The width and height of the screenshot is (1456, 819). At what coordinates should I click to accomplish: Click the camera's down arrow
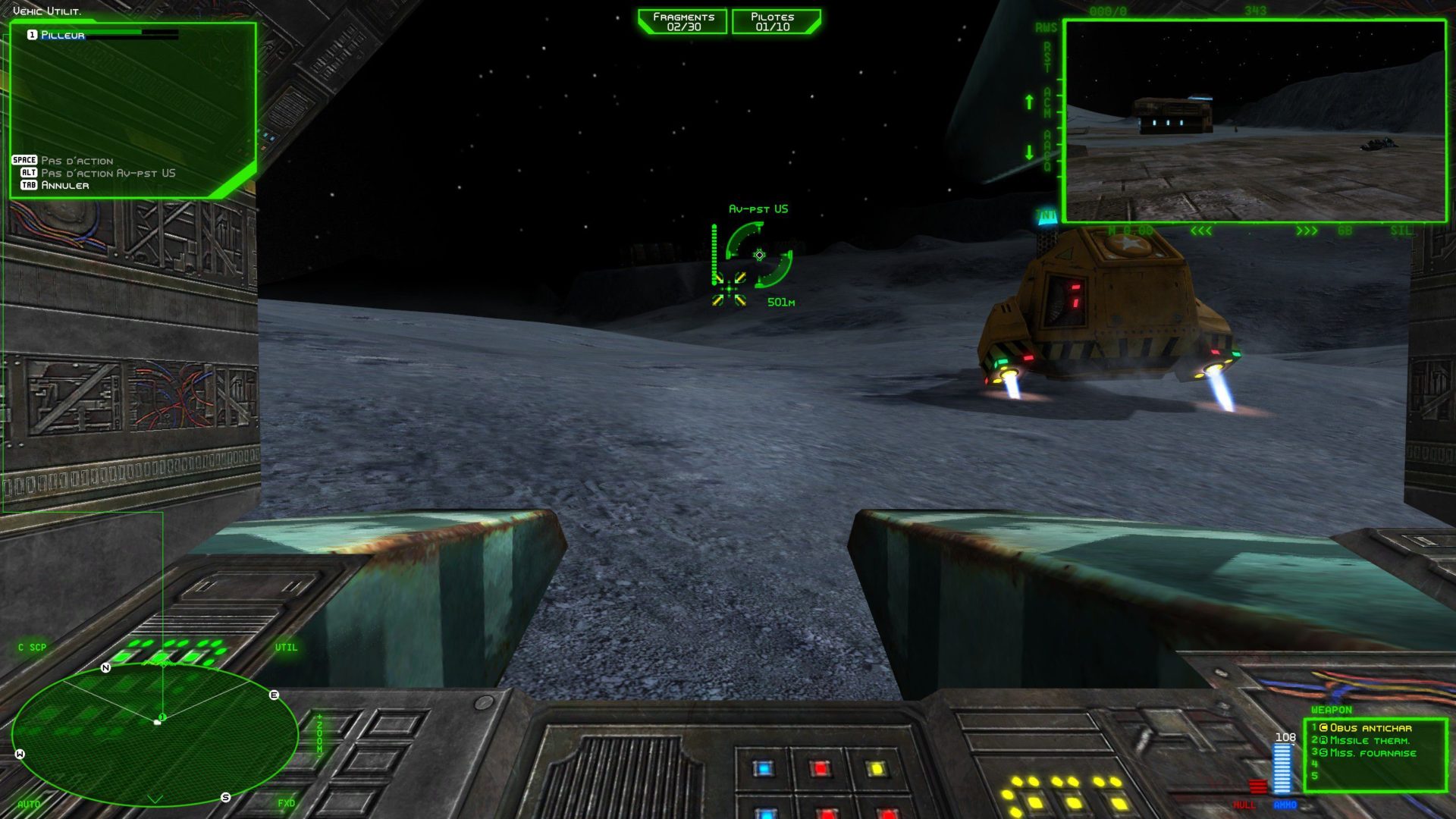1029,152
